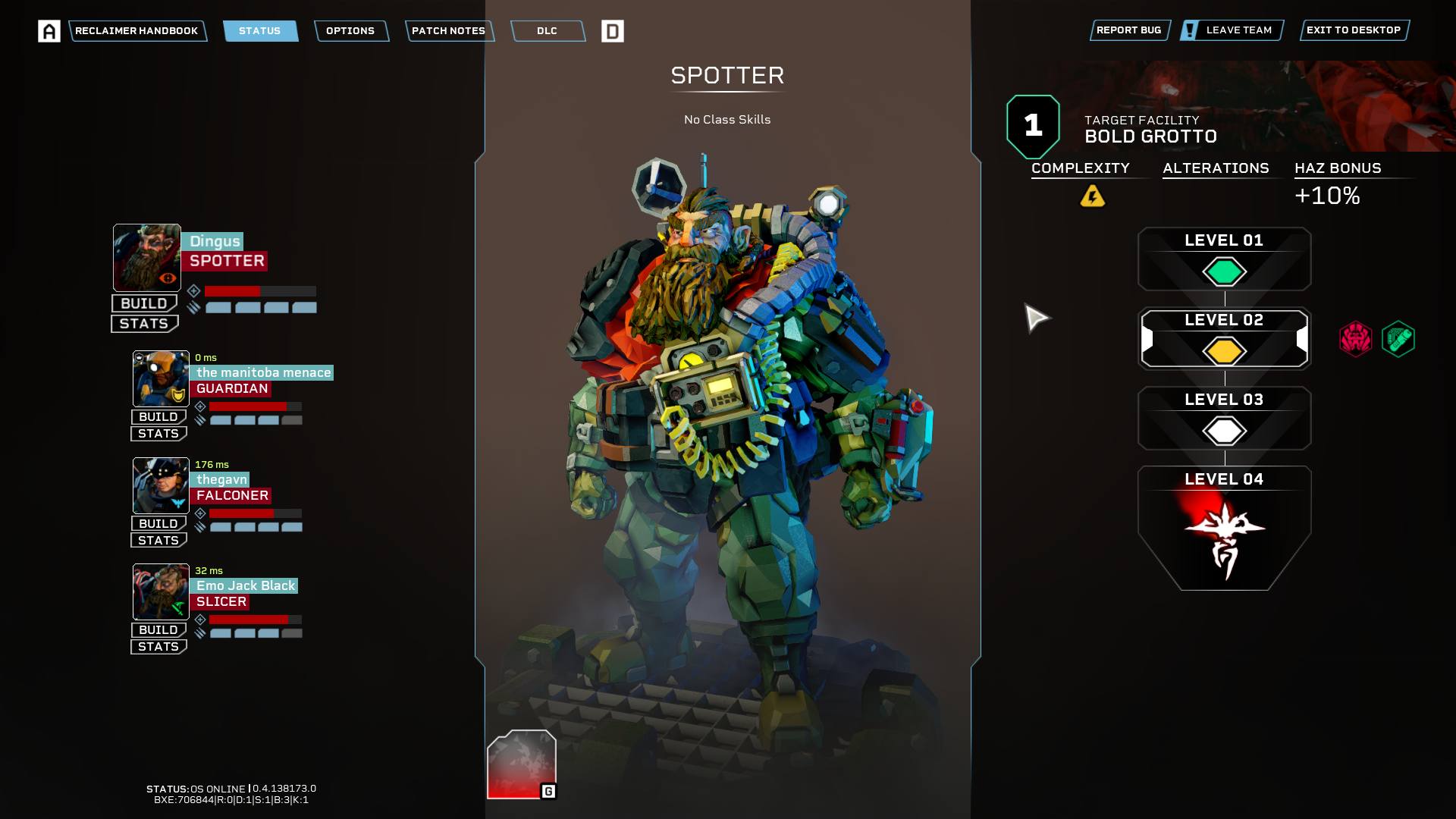Open the manitoba menace's Build

point(158,417)
